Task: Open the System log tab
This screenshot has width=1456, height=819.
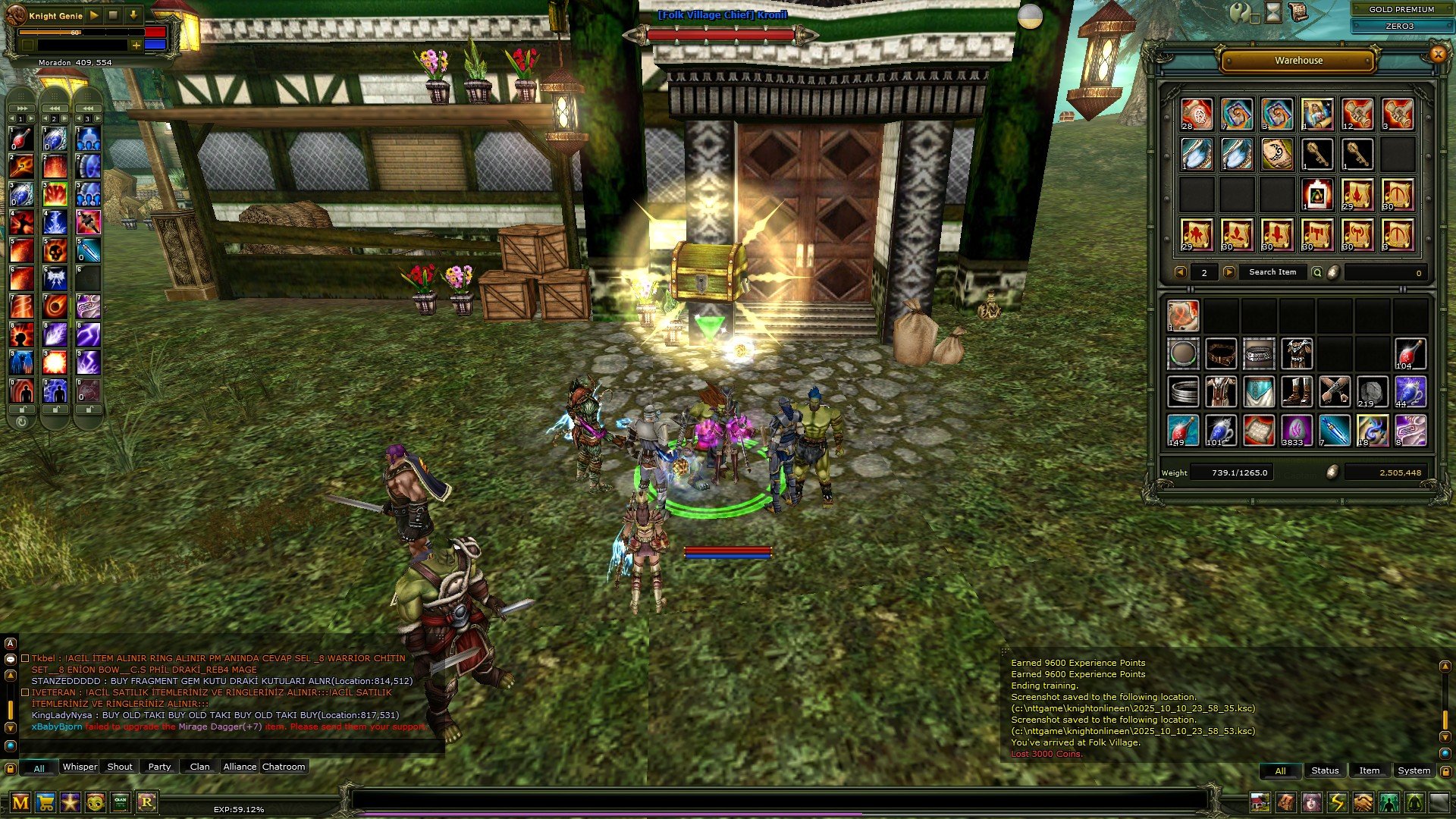Action: pos(1414,770)
